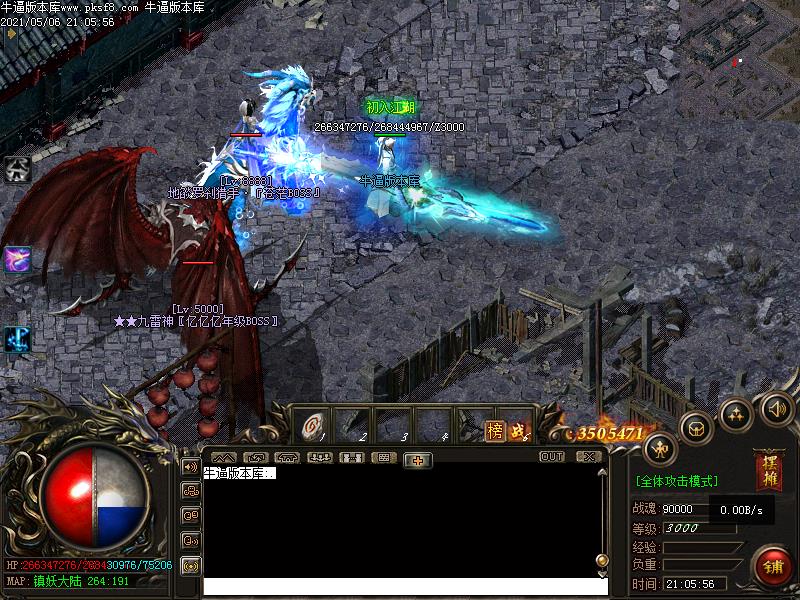Open the 摆摊 stall banner

(768, 471)
